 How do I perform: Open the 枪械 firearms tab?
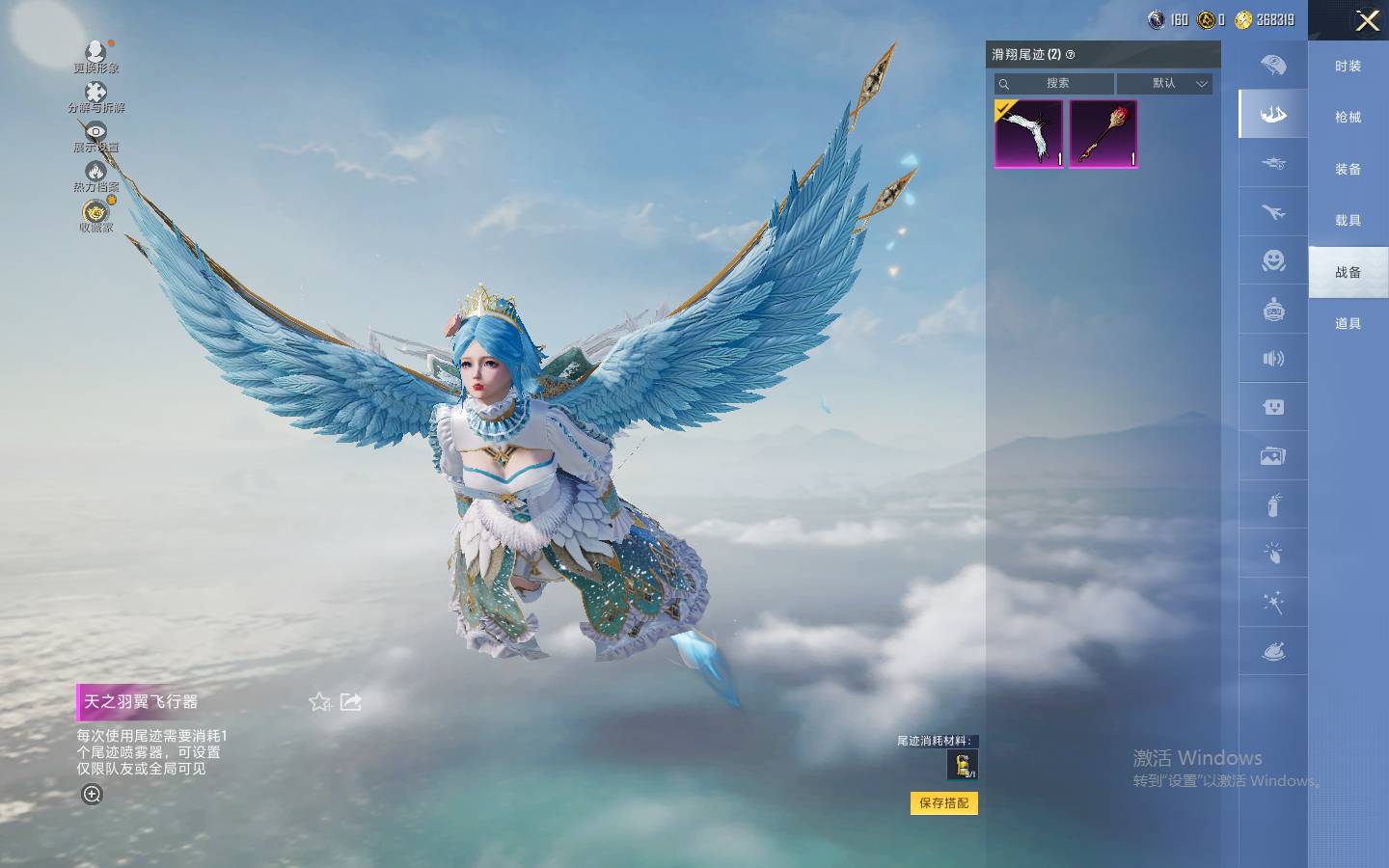(1348, 118)
